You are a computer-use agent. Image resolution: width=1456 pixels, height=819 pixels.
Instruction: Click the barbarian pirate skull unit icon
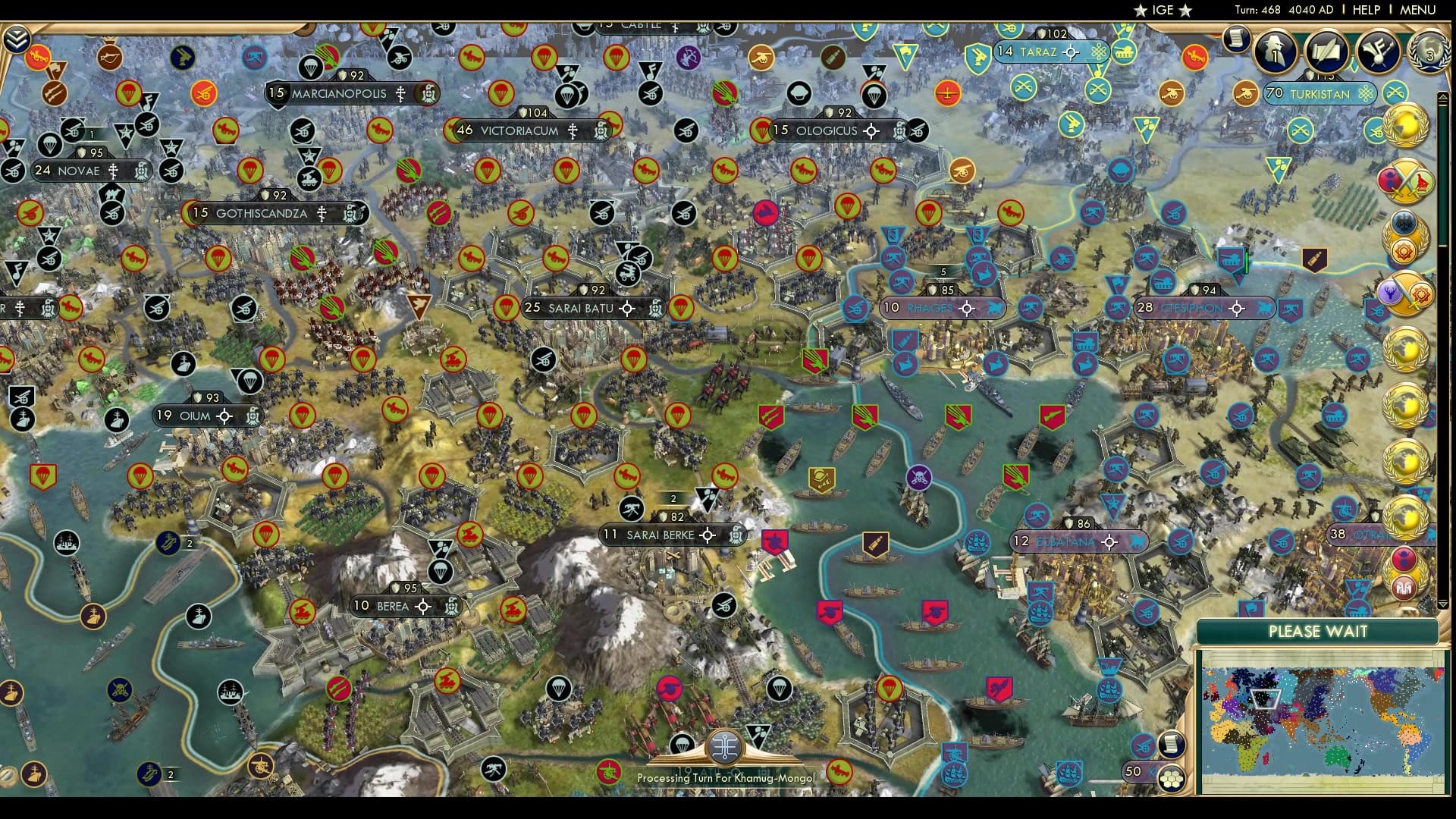coord(919,477)
